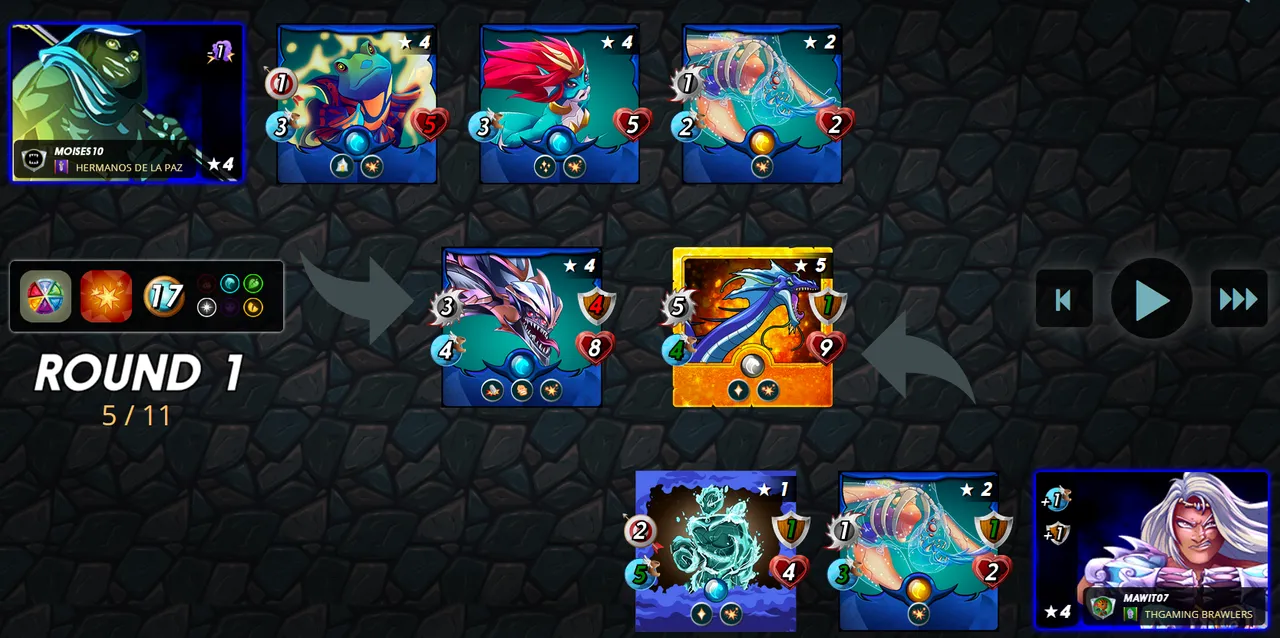Inspect the purple sea dragon tank card
Image resolution: width=1280 pixels, height=638 pixels.
point(521,326)
